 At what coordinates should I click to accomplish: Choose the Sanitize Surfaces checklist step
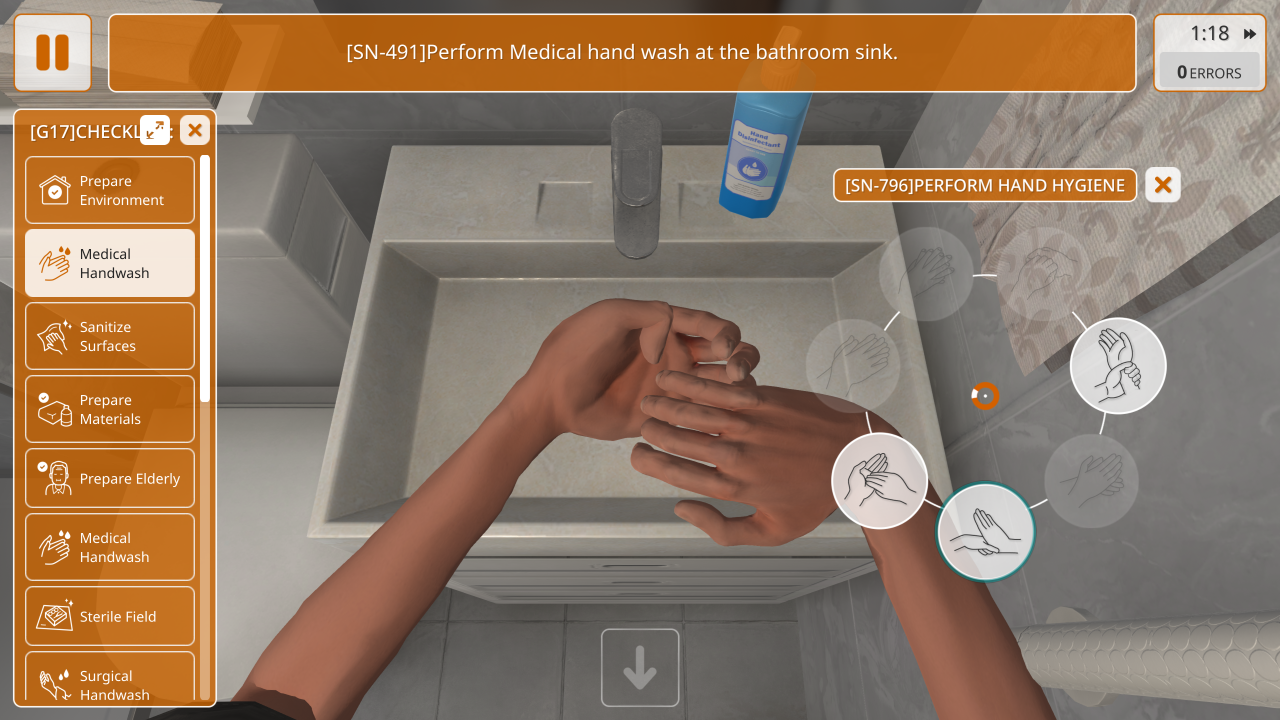[110, 336]
